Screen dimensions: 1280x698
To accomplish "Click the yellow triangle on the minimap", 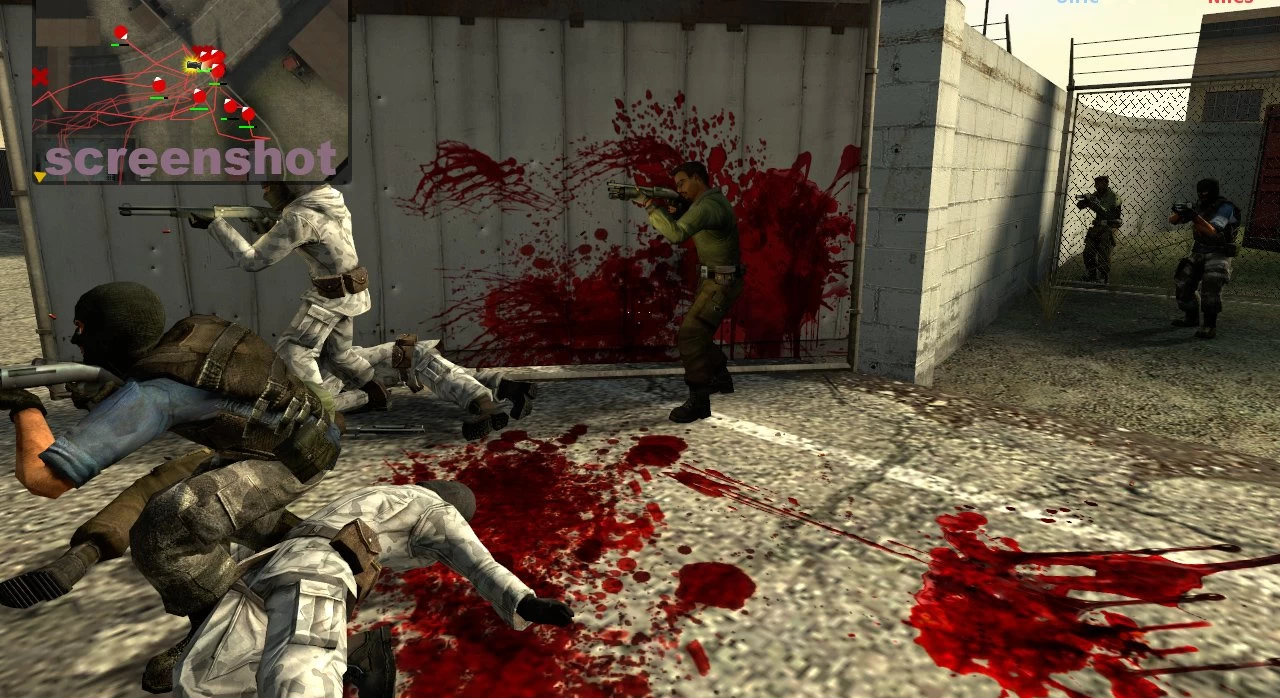I will 40,177.
